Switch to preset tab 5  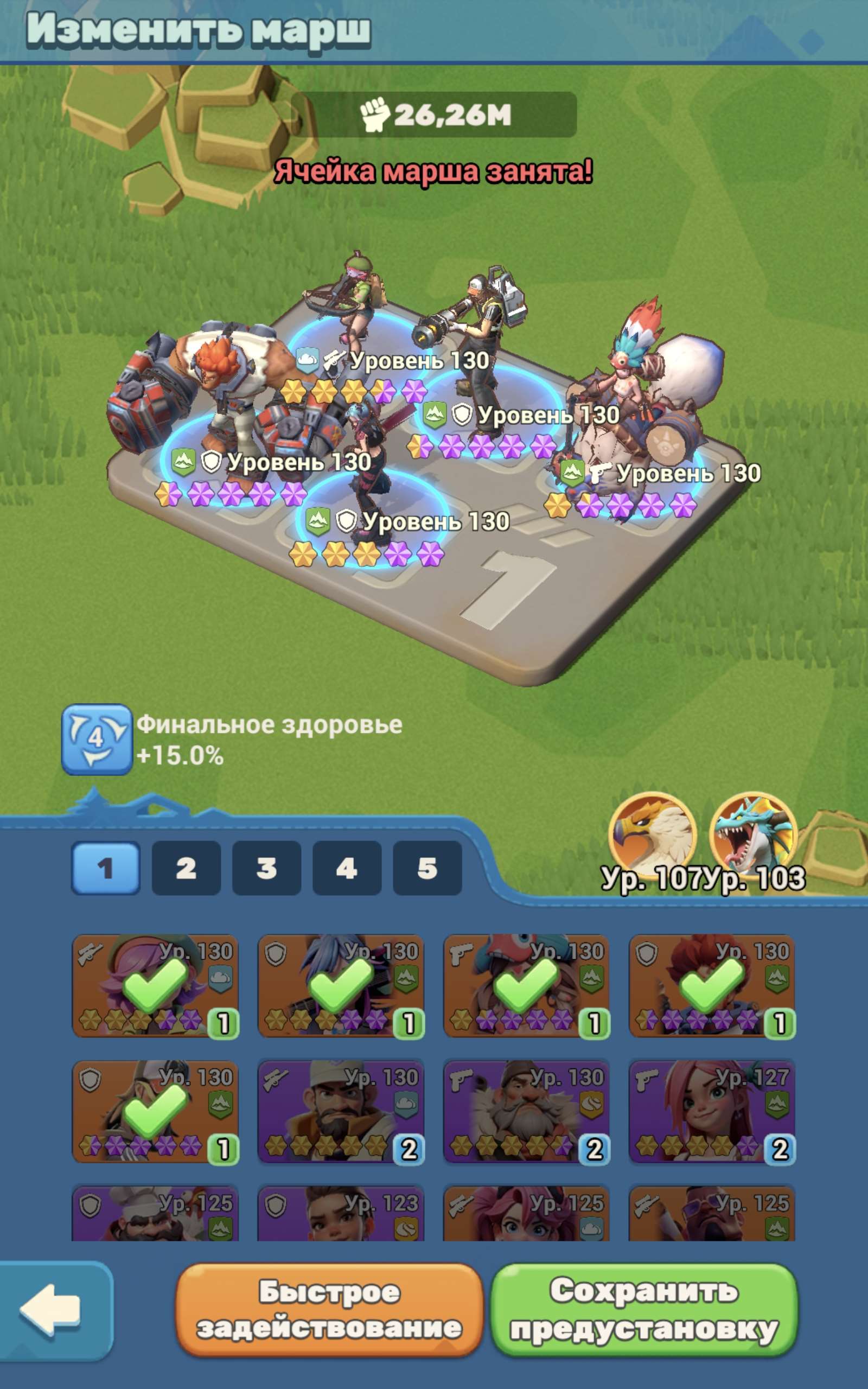(427, 870)
